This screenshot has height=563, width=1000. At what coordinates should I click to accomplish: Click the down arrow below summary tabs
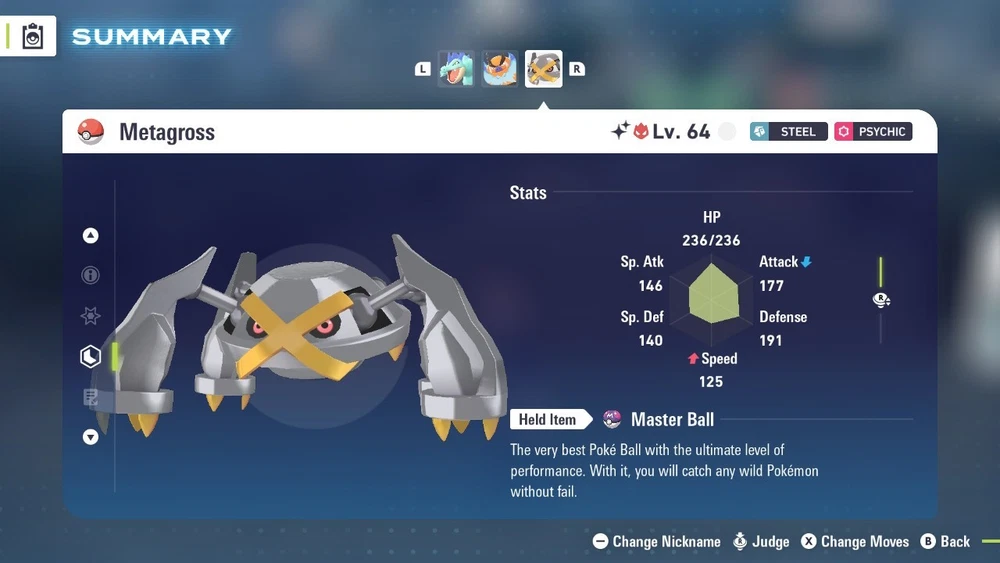[x=91, y=437]
